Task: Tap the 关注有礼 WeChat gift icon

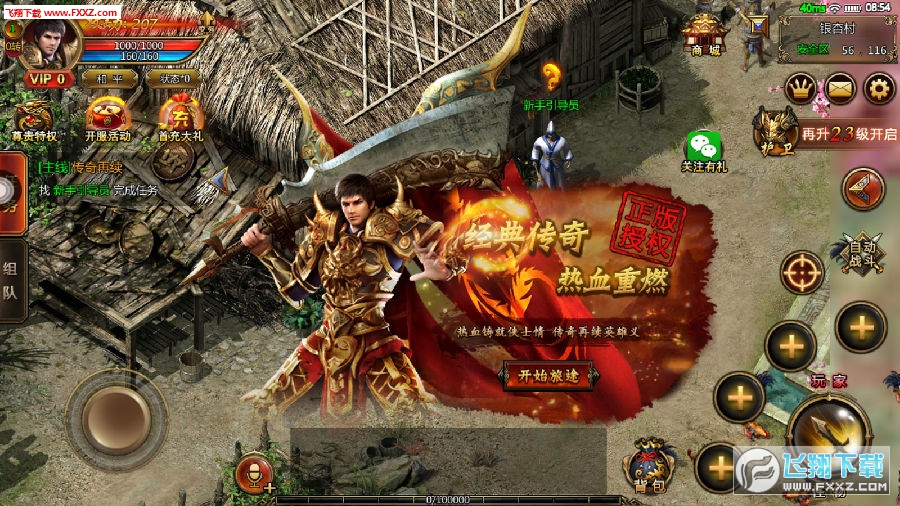Action: tap(704, 151)
